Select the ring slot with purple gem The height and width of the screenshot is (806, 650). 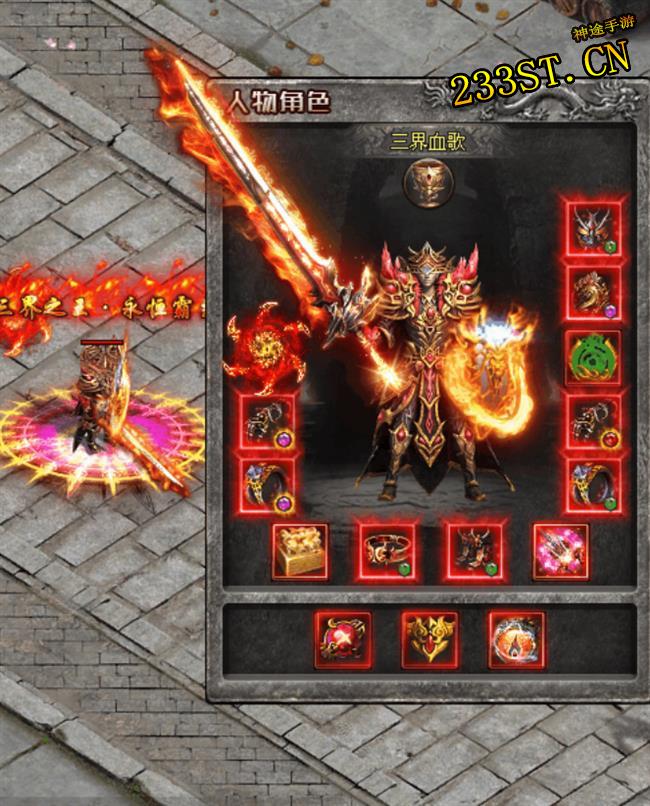pyautogui.click(x=268, y=485)
